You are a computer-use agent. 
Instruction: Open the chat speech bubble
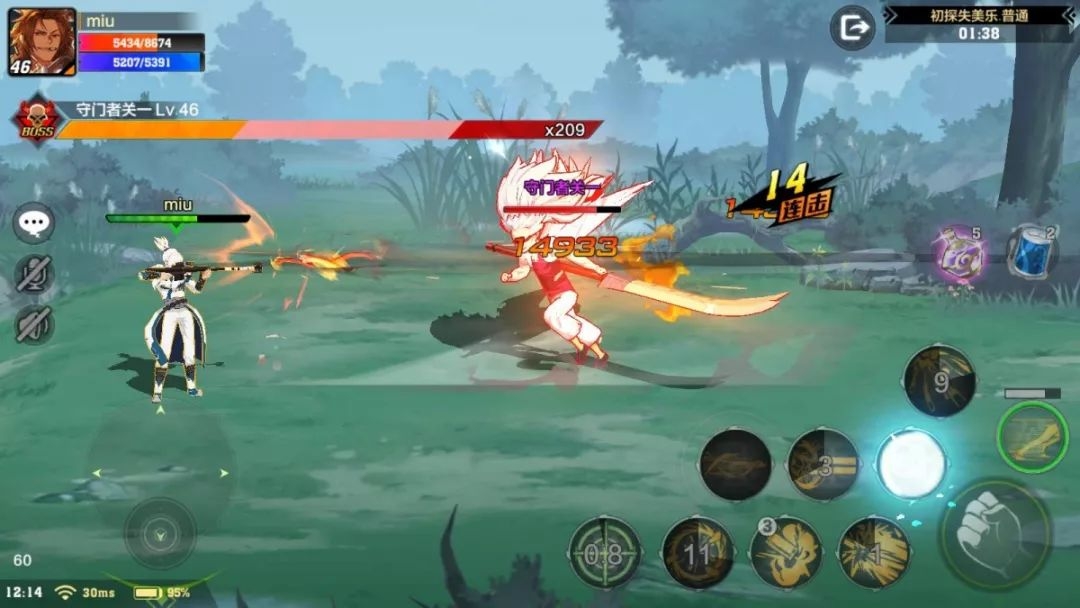tap(34, 223)
